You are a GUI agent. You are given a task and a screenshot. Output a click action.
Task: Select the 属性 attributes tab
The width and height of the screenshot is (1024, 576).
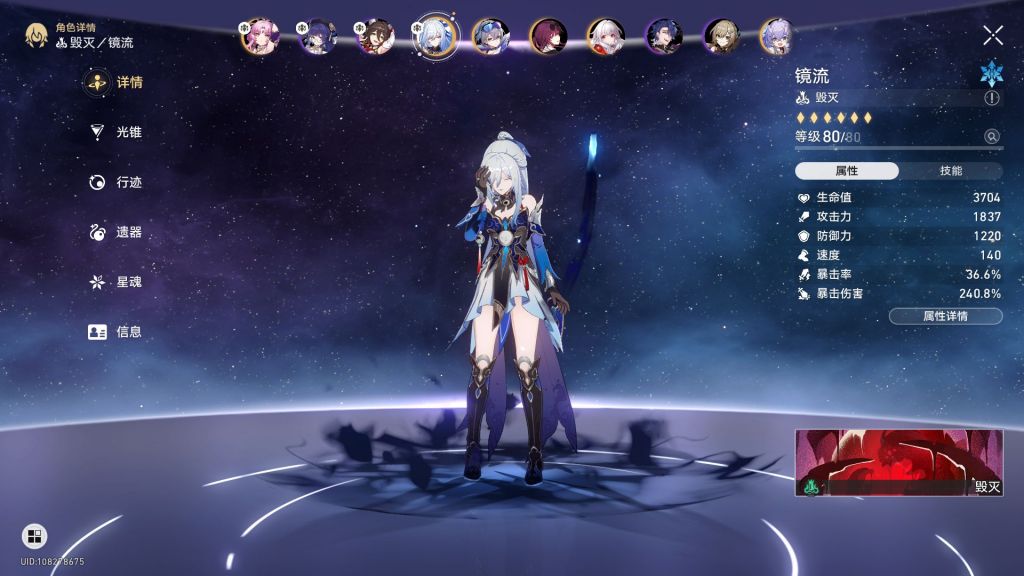click(847, 171)
